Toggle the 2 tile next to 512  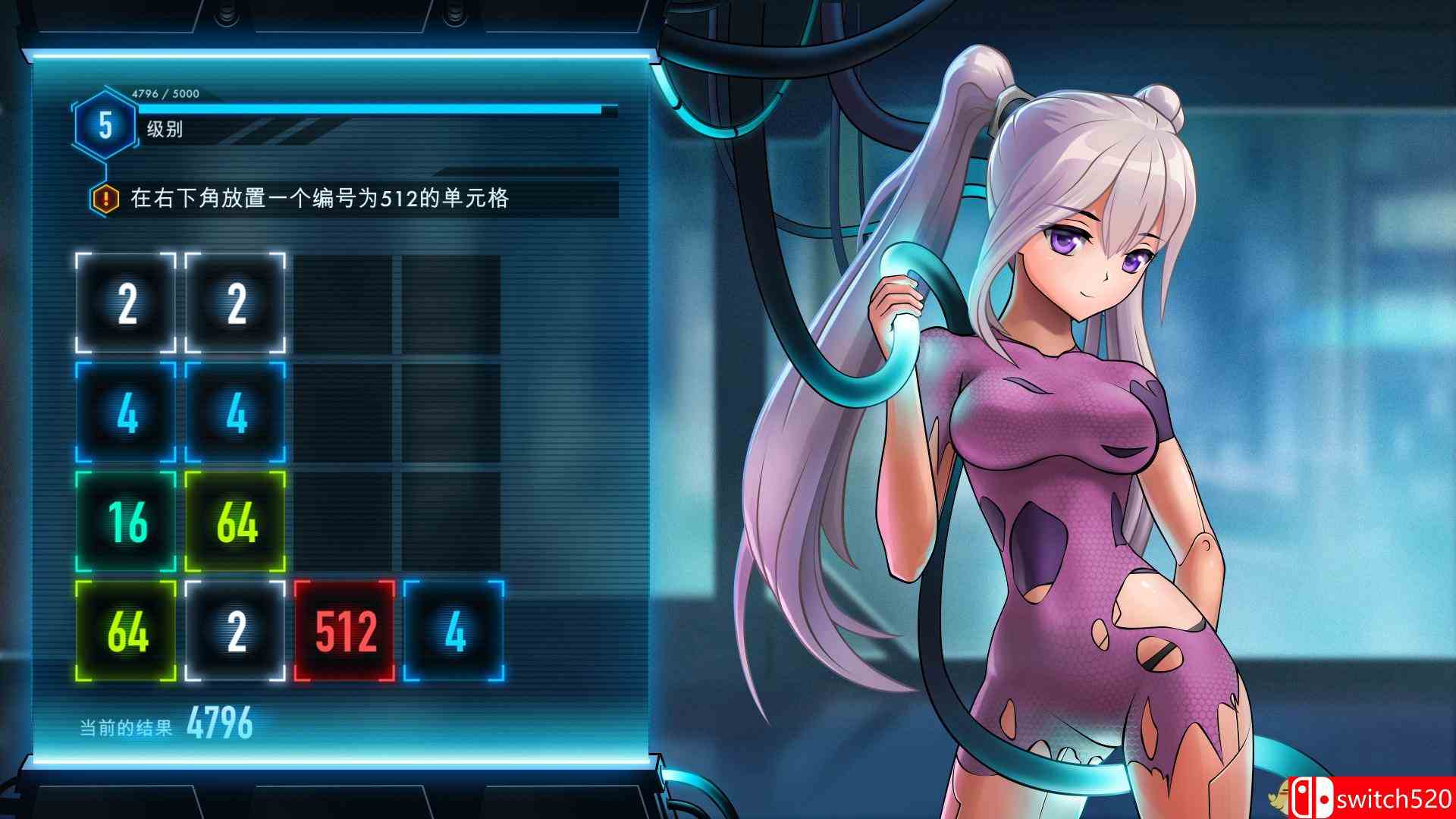234,631
